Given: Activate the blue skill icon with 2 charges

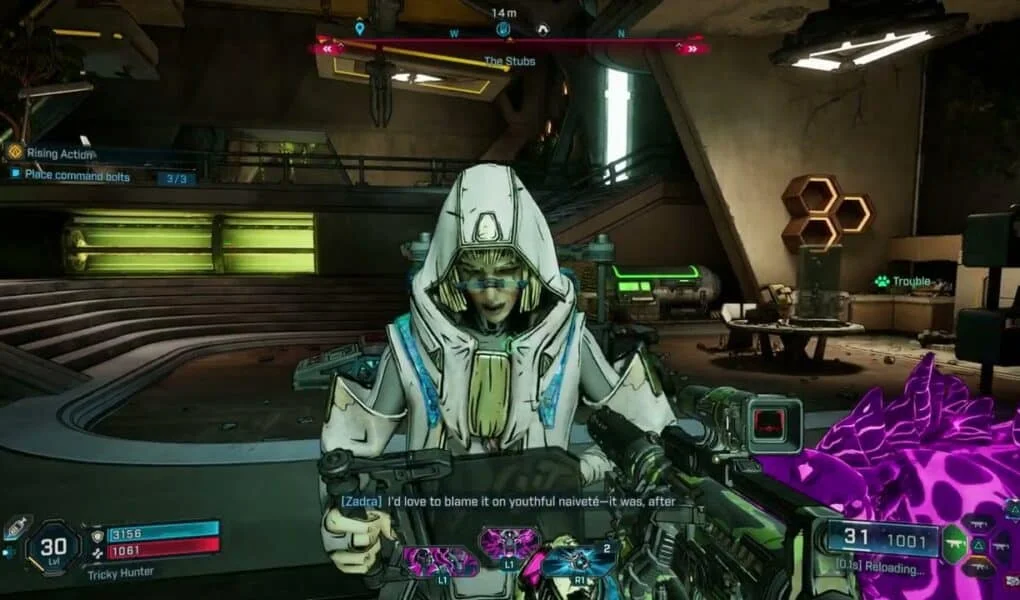Looking at the screenshot, I should pos(578,560).
